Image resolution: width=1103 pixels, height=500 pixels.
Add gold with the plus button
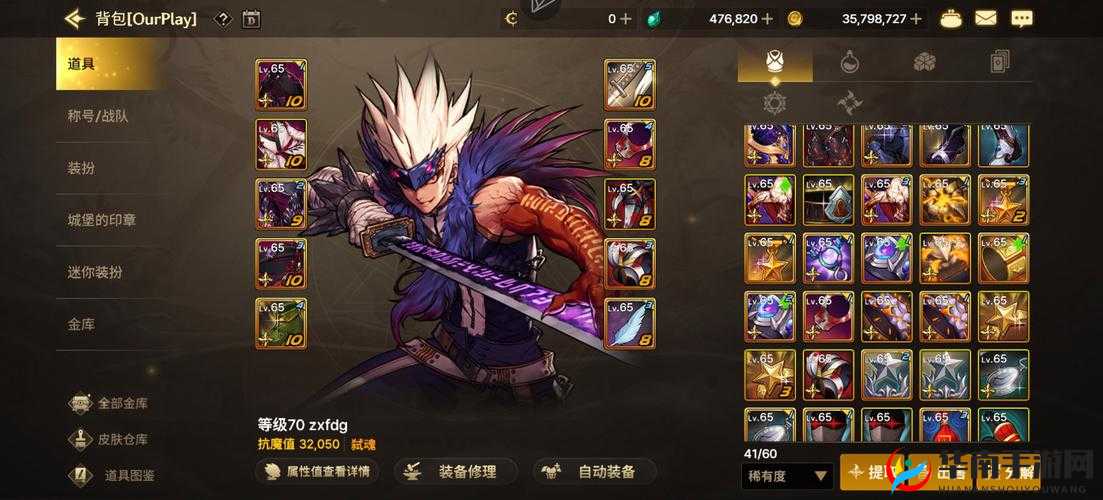917,18
